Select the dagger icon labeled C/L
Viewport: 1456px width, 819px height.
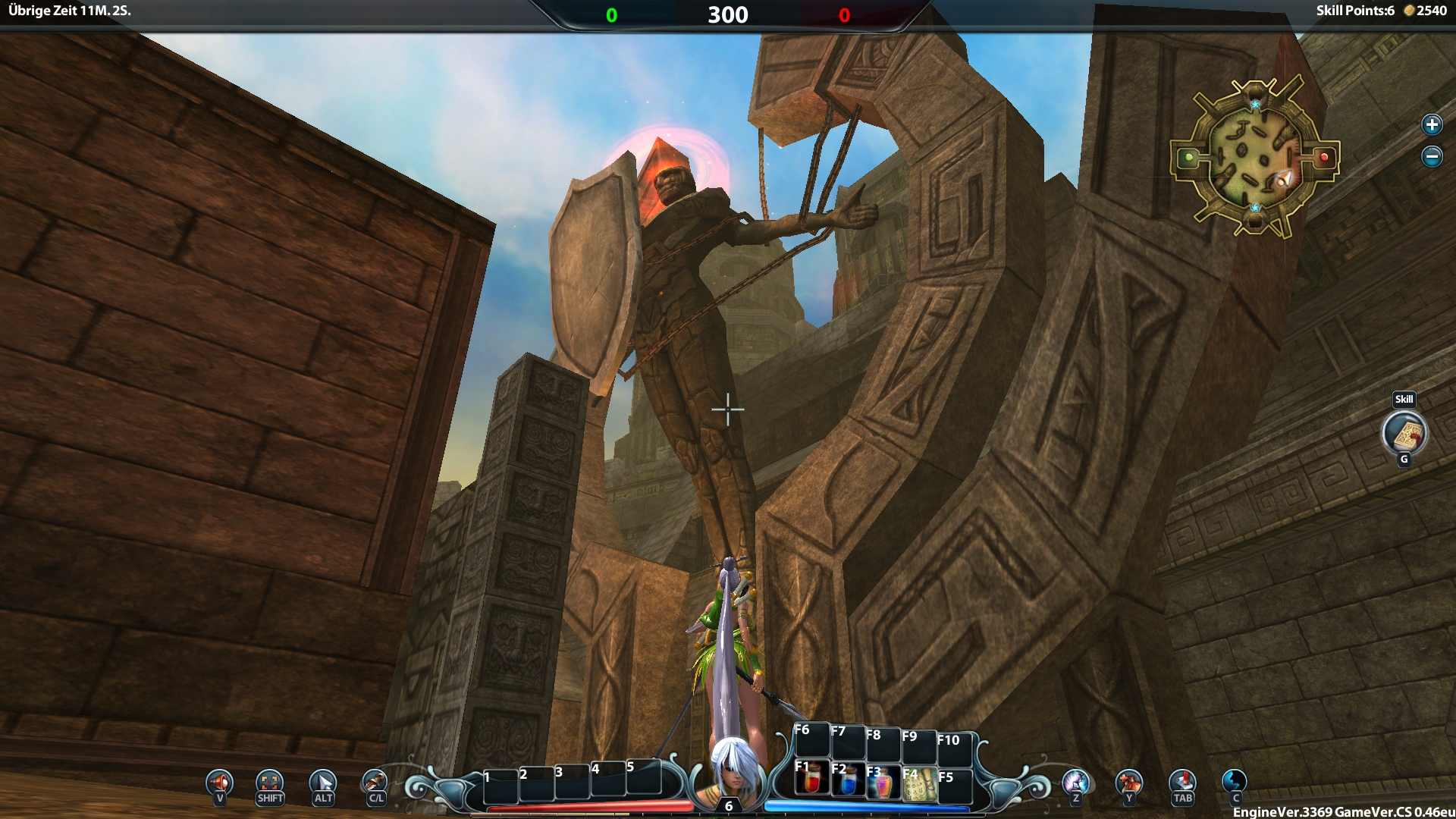pos(375,782)
